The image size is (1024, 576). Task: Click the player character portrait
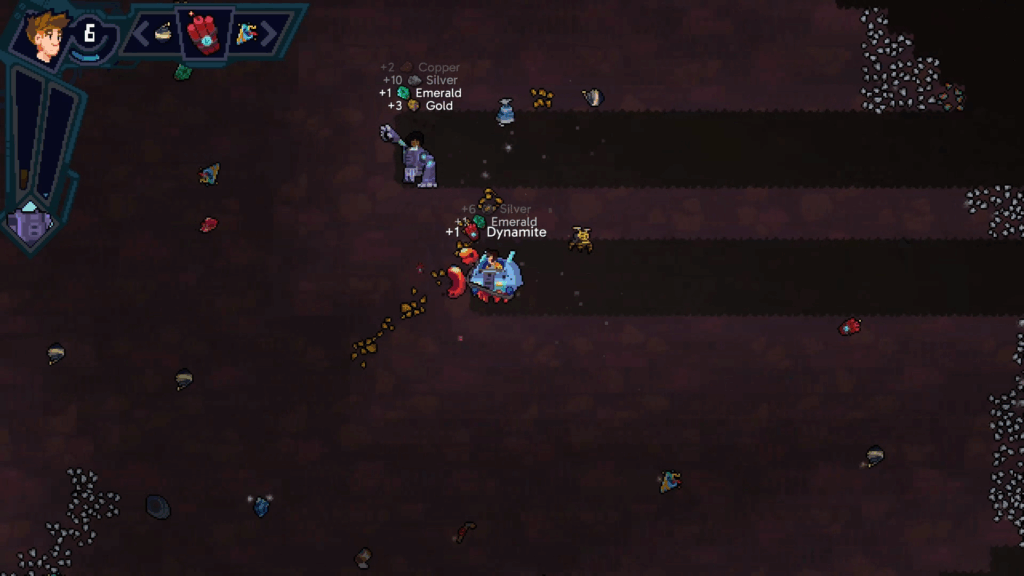tap(46, 37)
